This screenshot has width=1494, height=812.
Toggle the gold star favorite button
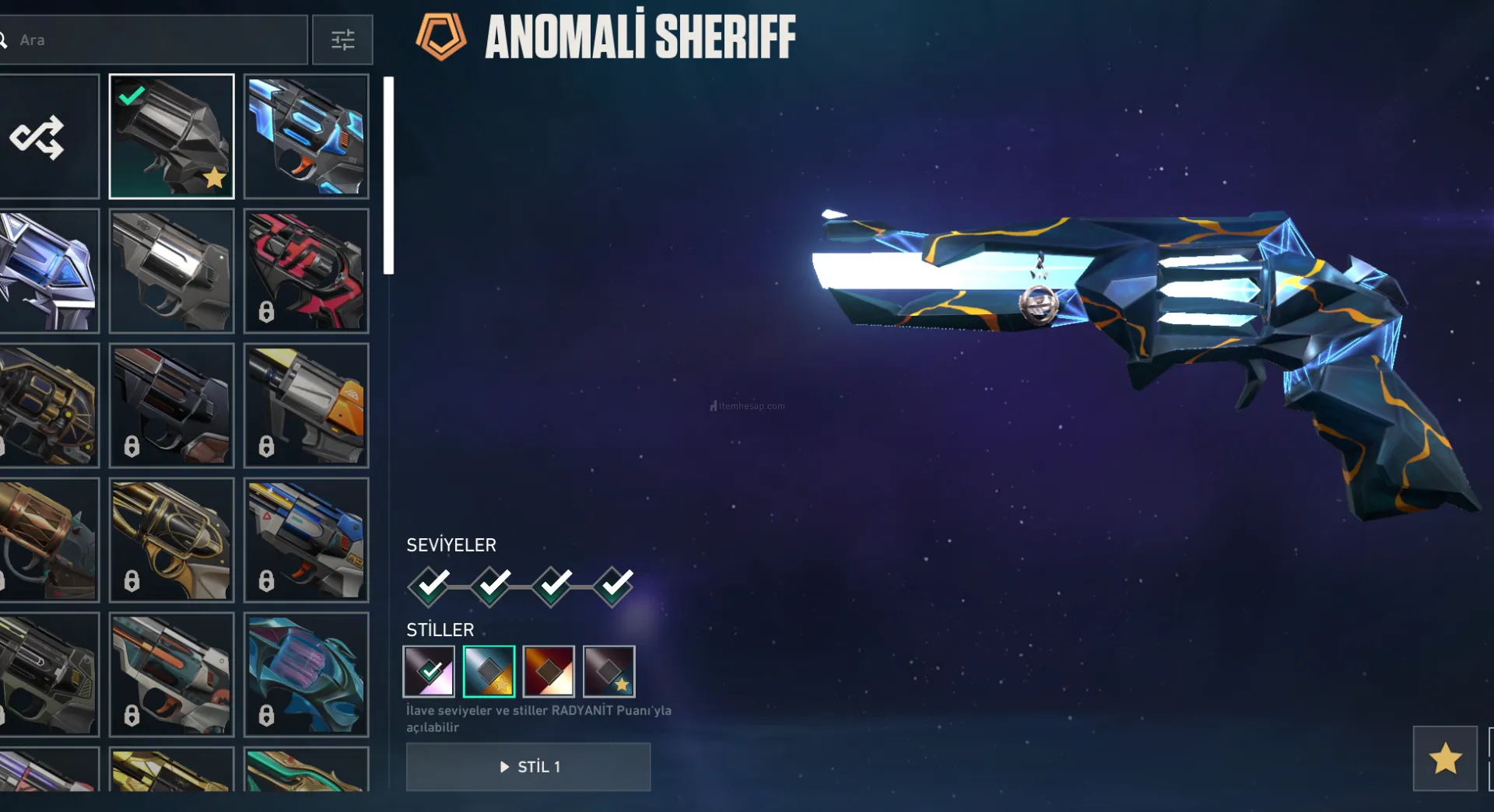[1445, 758]
